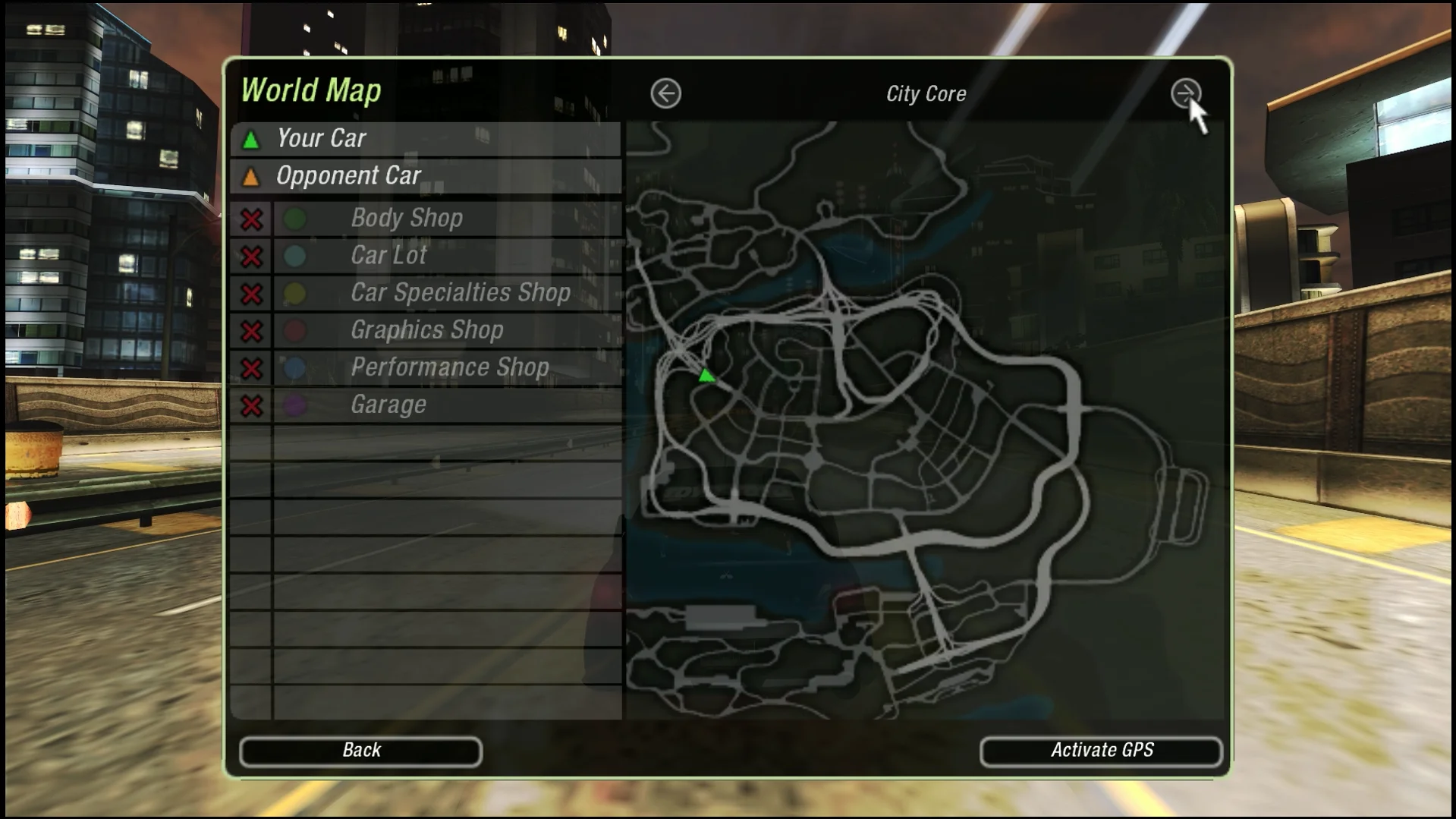This screenshot has height=819, width=1456.
Task: Select the Opponent Car legend row
Action: tap(425, 176)
